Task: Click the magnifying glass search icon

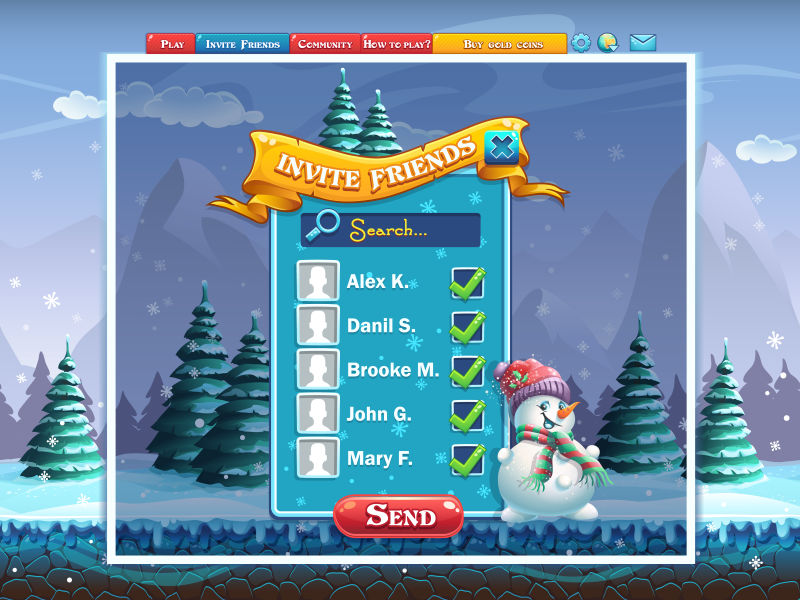Action: pos(323,227)
